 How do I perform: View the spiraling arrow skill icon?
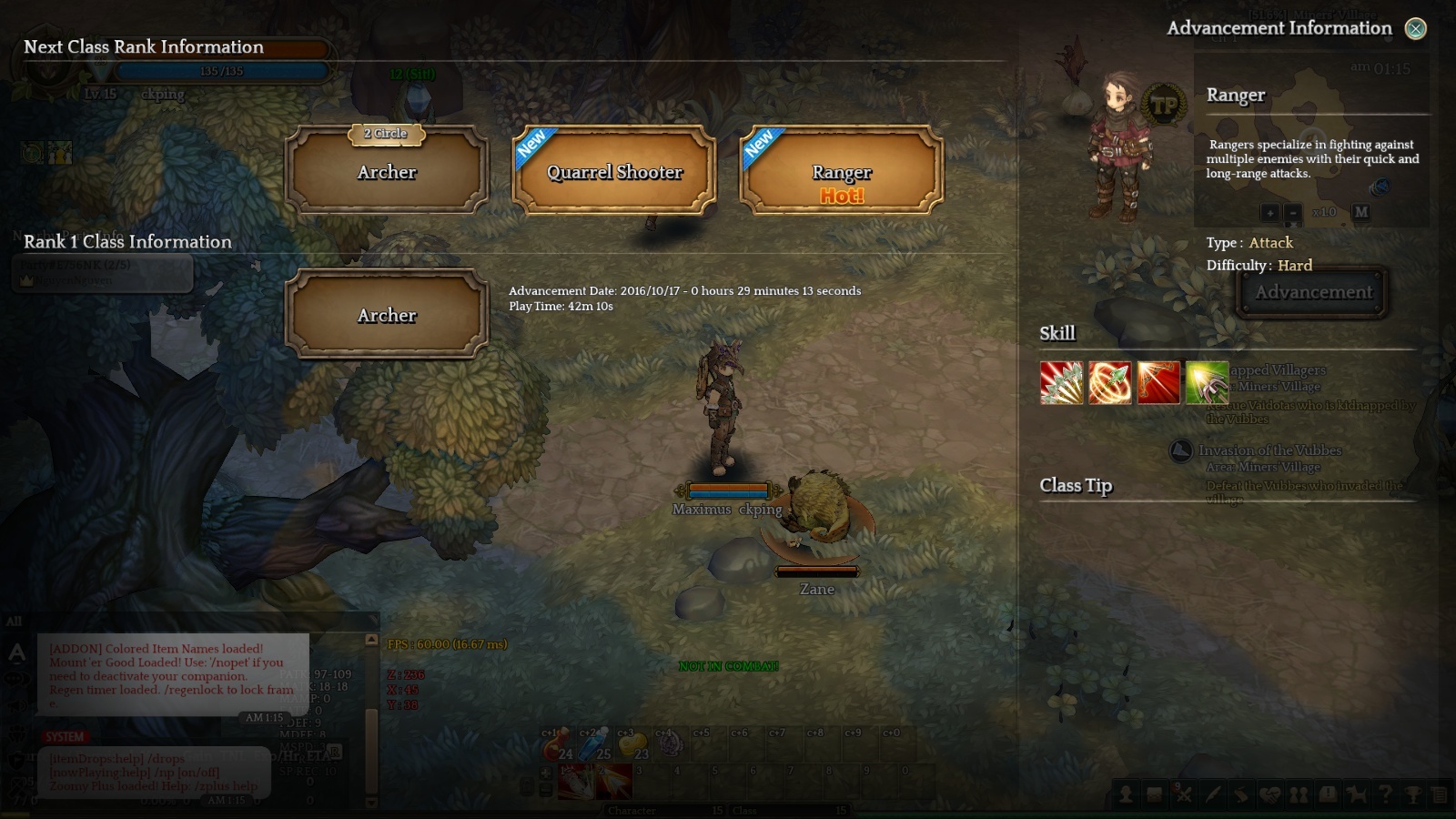click(1110, 383)
